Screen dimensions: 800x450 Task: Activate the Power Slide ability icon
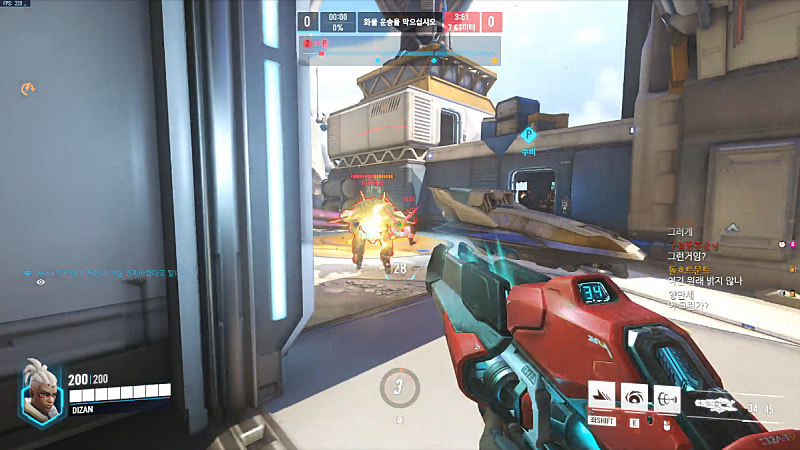pos(602,396)
